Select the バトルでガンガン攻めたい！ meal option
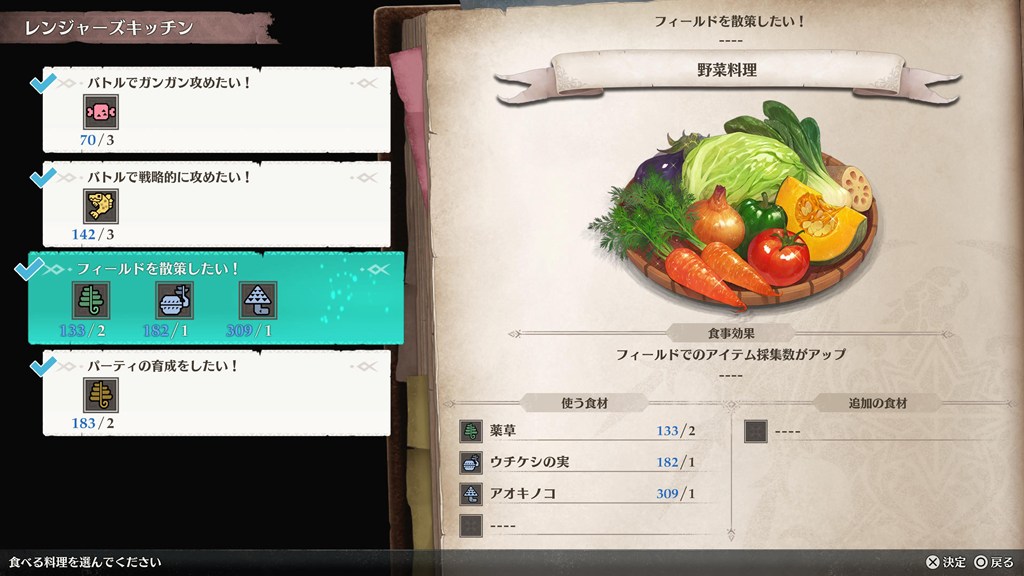The height and width of the screenshot is (576, 1024). (216, 109)
